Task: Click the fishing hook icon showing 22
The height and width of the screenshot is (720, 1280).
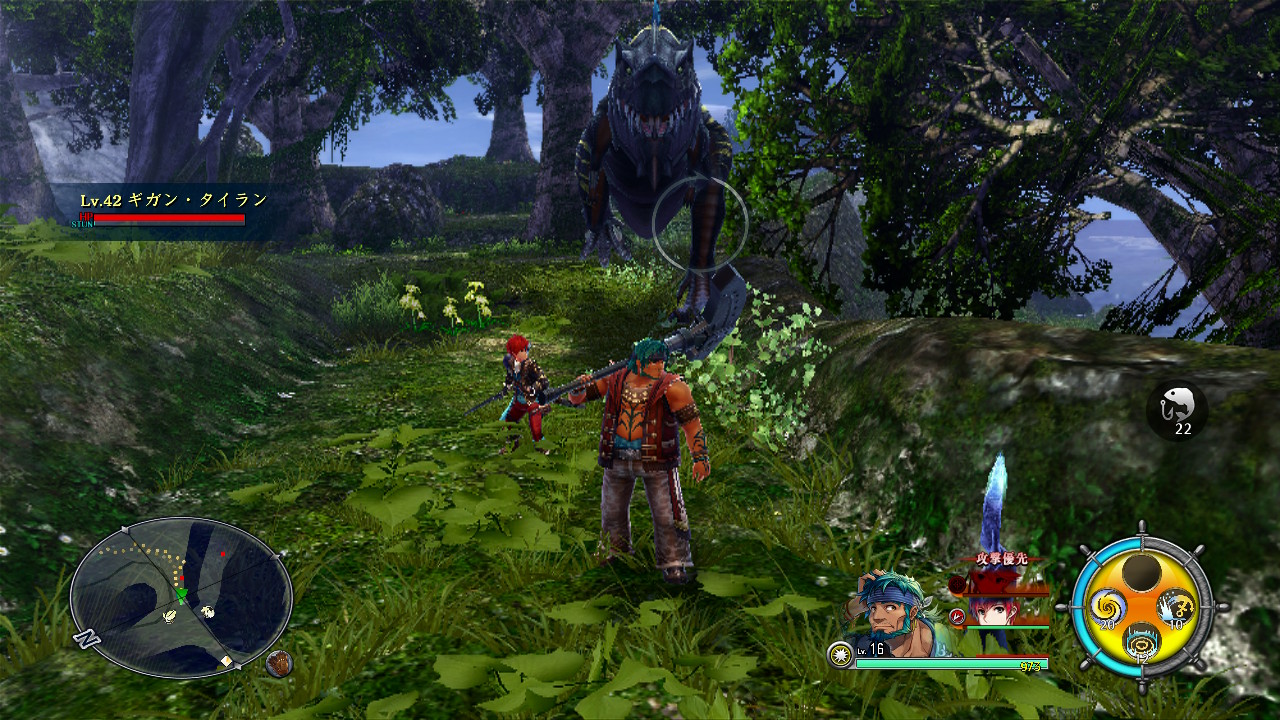Action: click(1176, 410)
